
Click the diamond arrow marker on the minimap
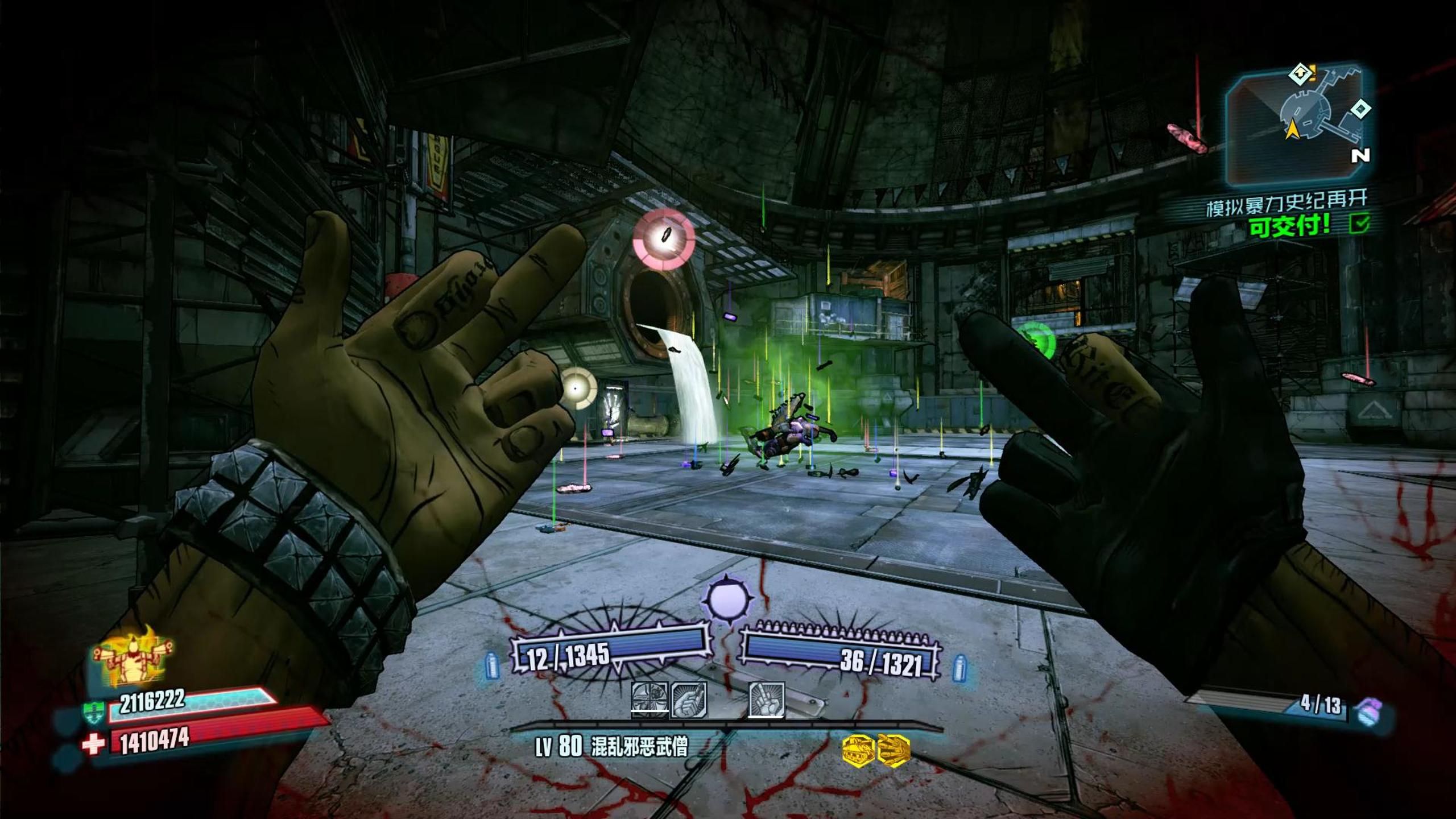(1299, 74)
